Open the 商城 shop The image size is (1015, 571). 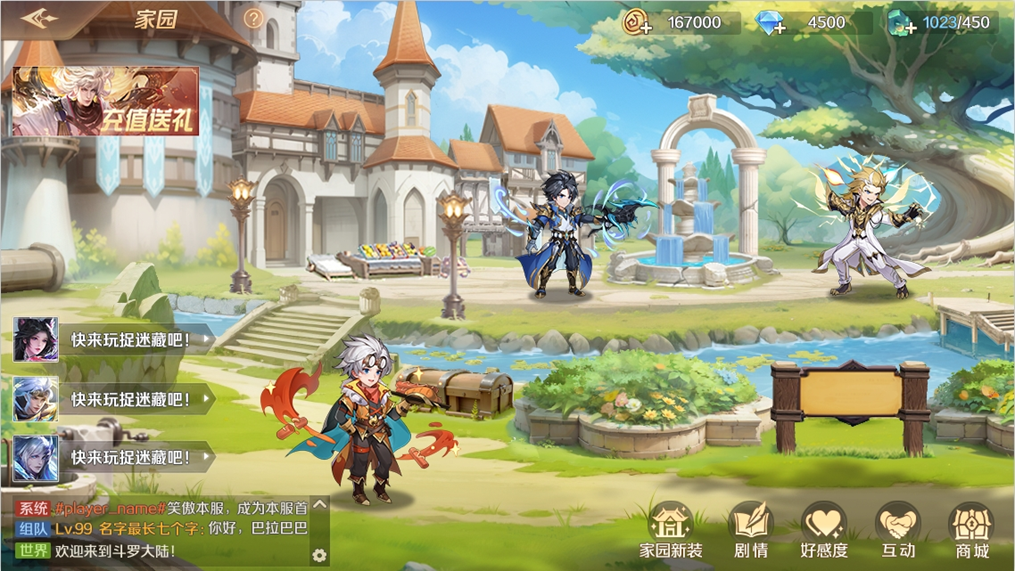tap(971, 531)
